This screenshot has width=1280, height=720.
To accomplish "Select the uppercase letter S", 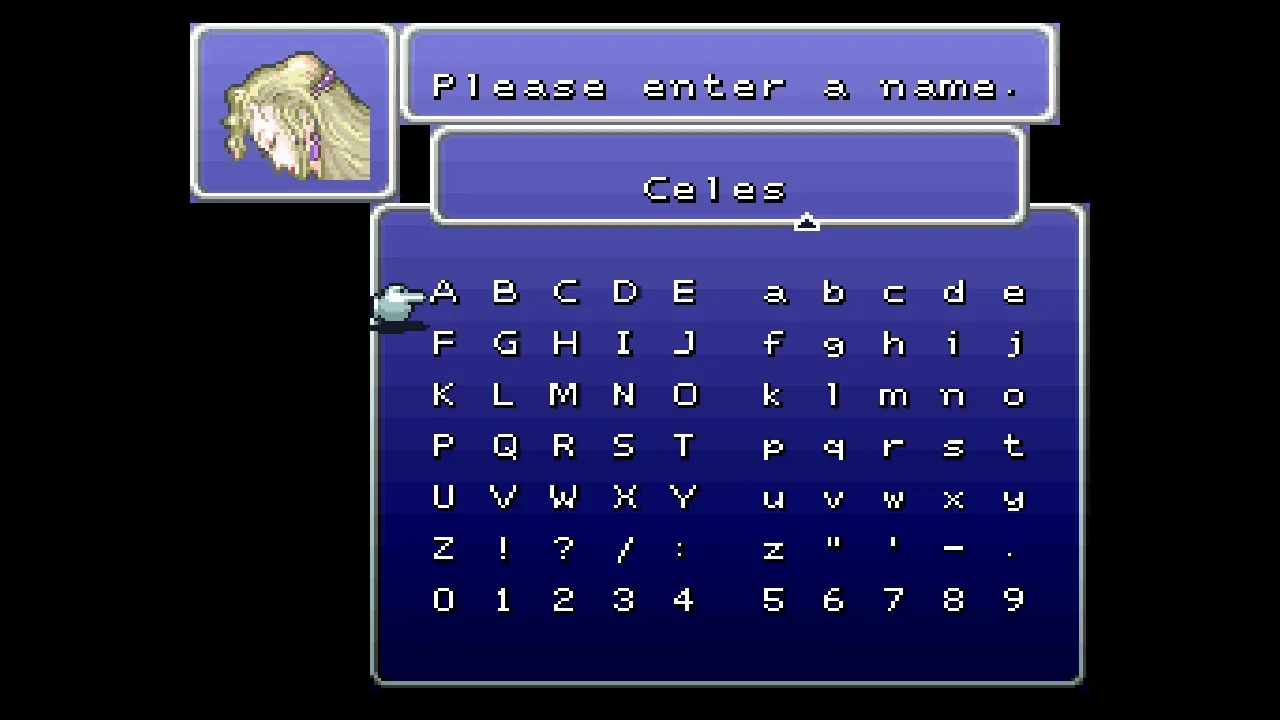I will click(x=624, y=446).
